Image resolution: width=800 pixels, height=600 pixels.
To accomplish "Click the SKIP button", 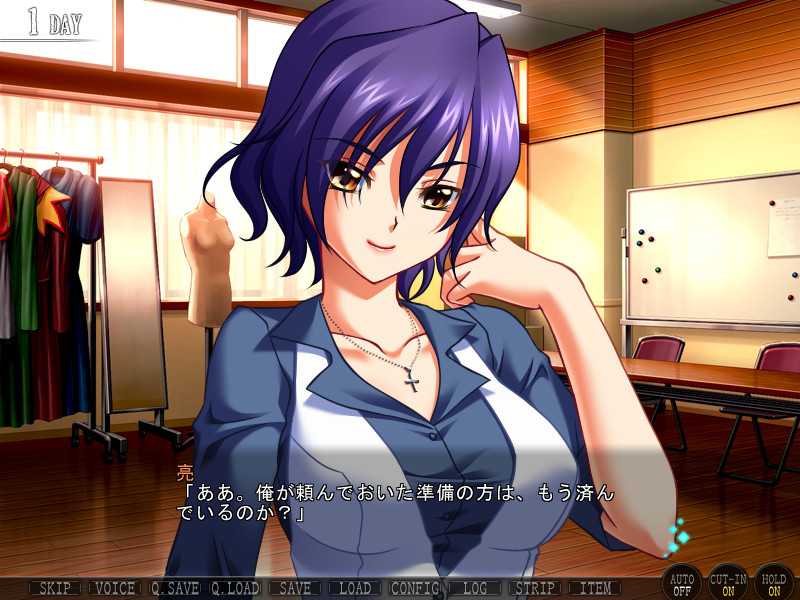I will 54,588.
